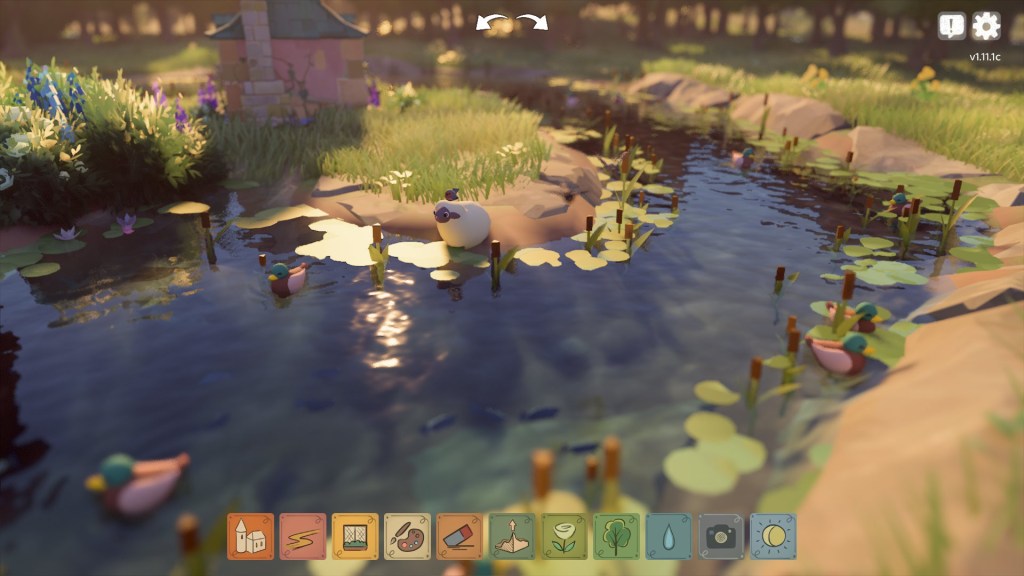Click the redo arrow
This screenshot has height=576, width=1024.
point(533,22)
